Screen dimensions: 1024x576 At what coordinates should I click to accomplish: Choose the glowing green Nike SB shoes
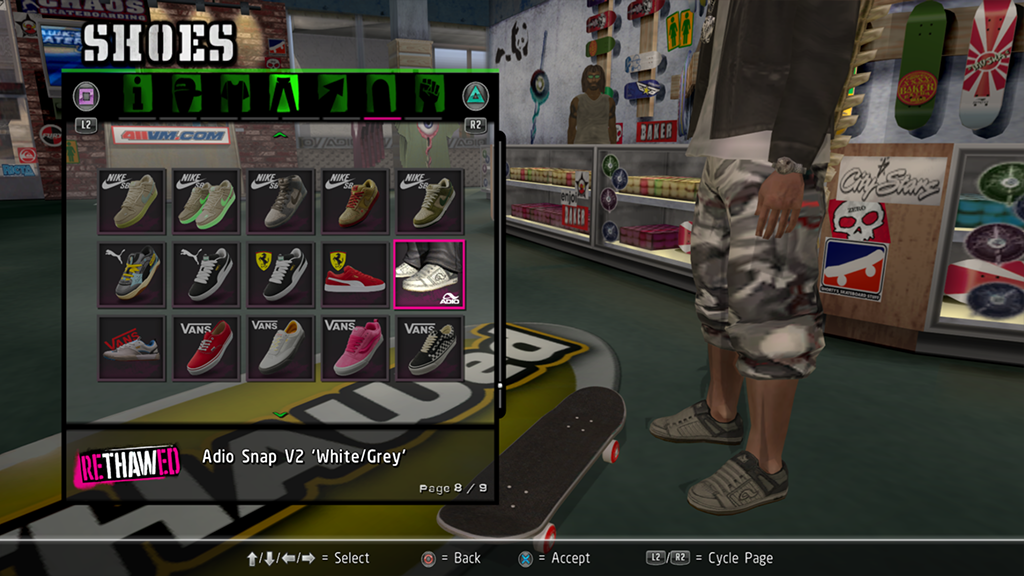click(207, 201)
